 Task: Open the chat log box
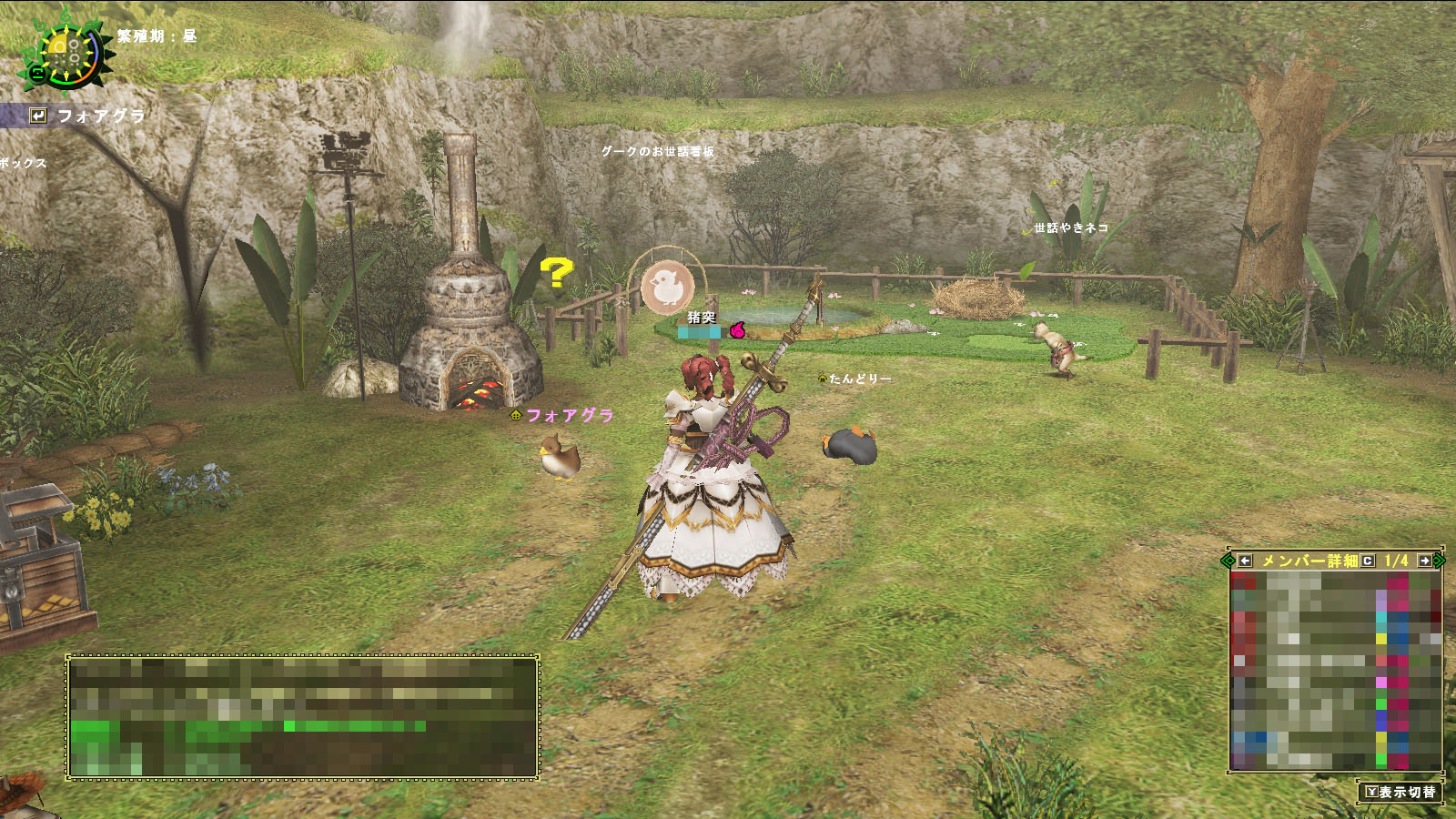(x=302, y=717)
